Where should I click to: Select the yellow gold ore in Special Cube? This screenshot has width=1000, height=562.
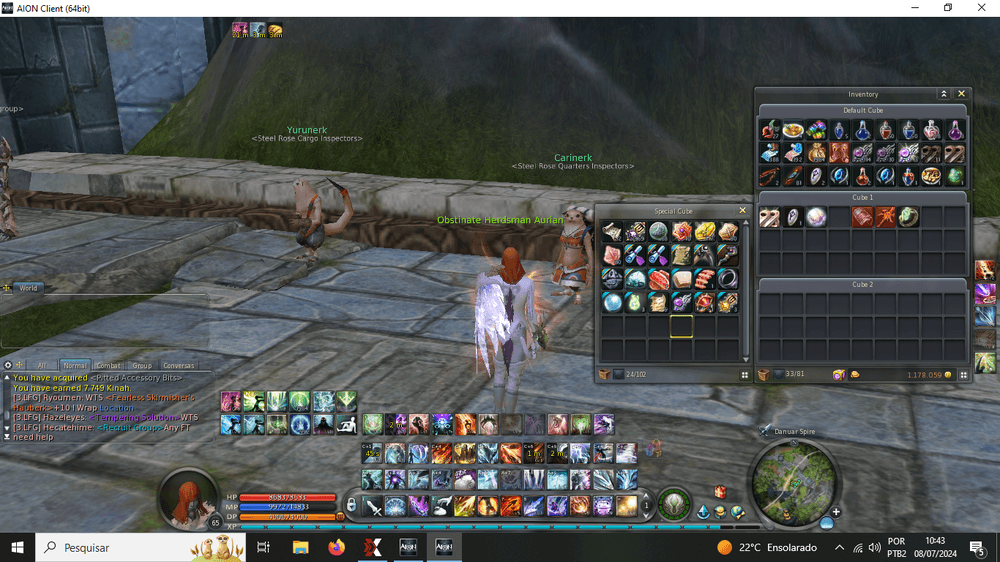(x=705, y=232)
